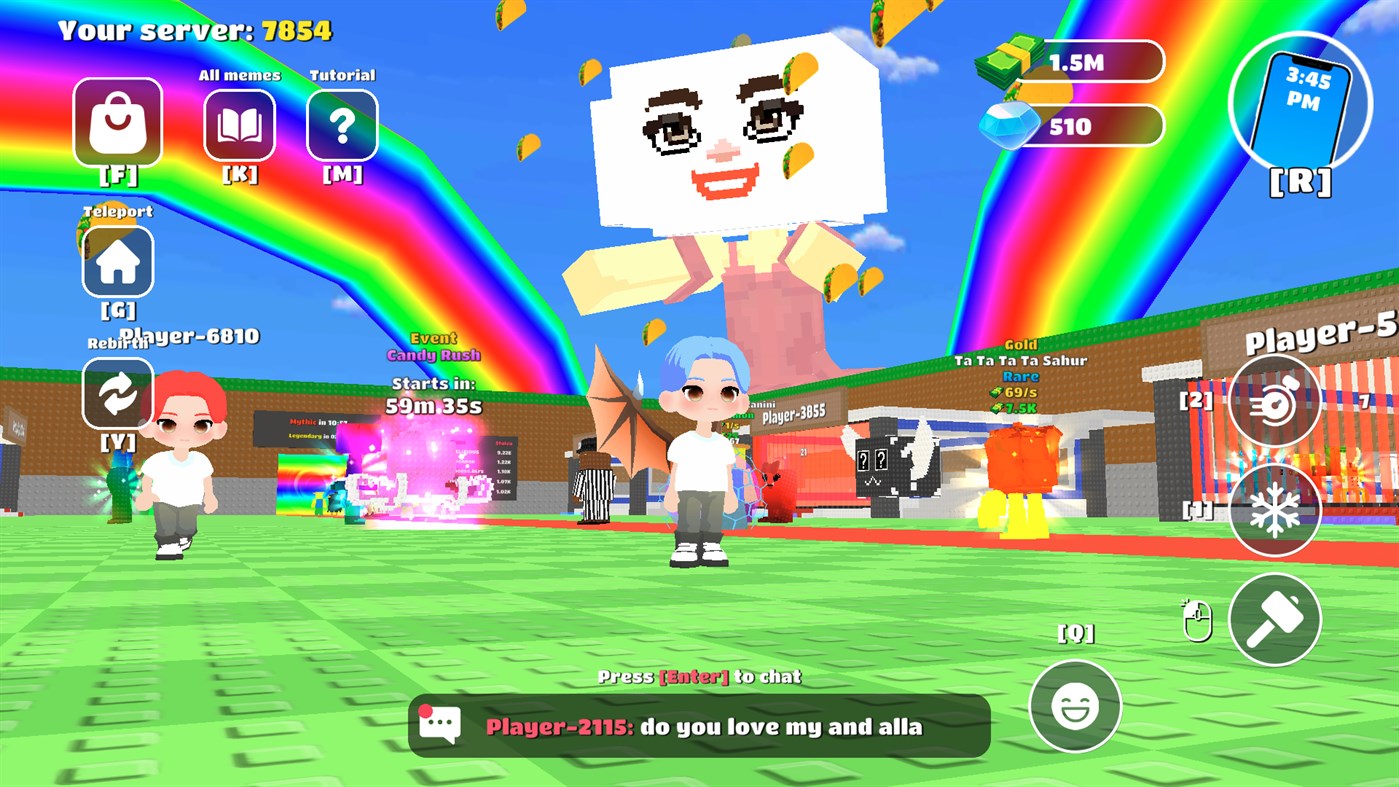Screen dimensions: 1399x787
Task: Open the emoji smiley menu
Action: coord(1075,707)
